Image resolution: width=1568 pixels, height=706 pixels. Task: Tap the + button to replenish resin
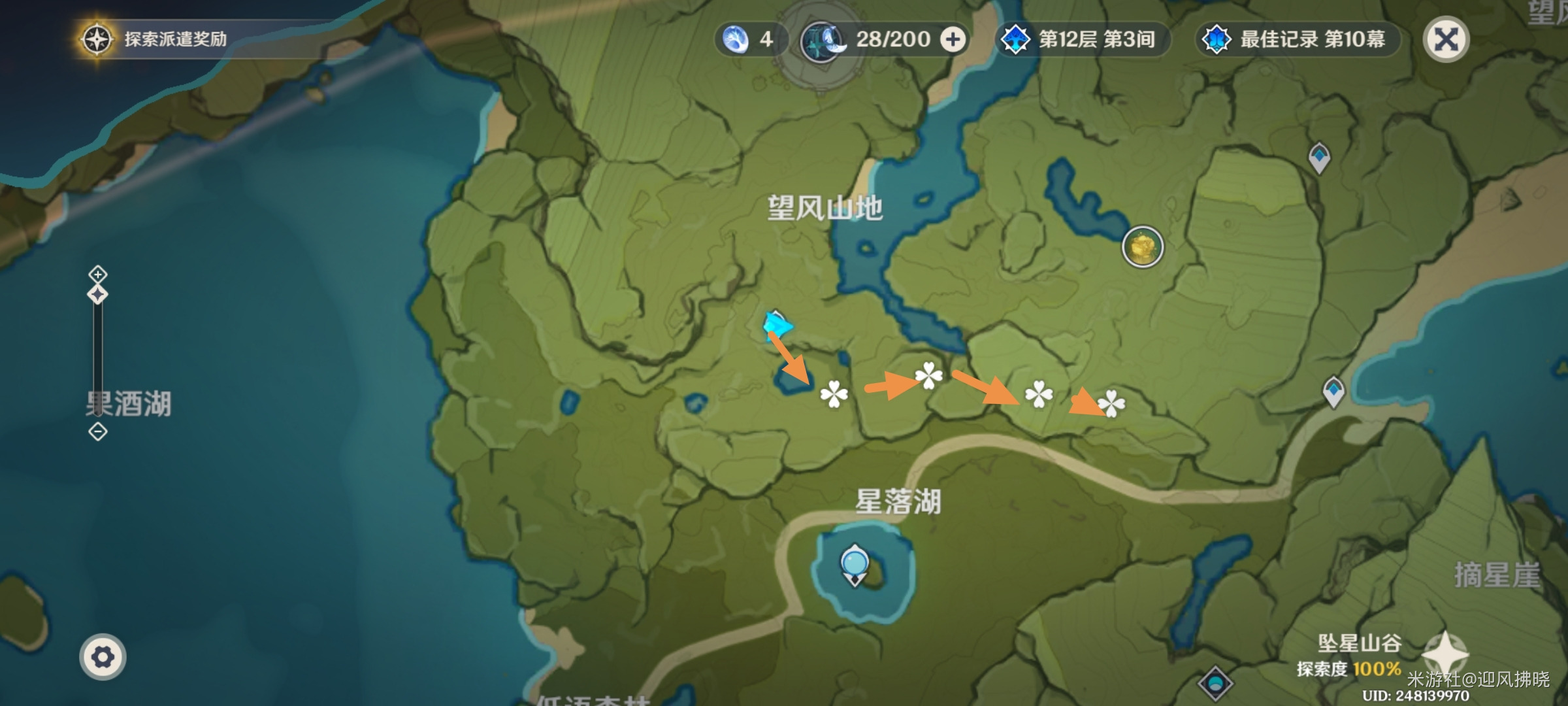(953, 39)
